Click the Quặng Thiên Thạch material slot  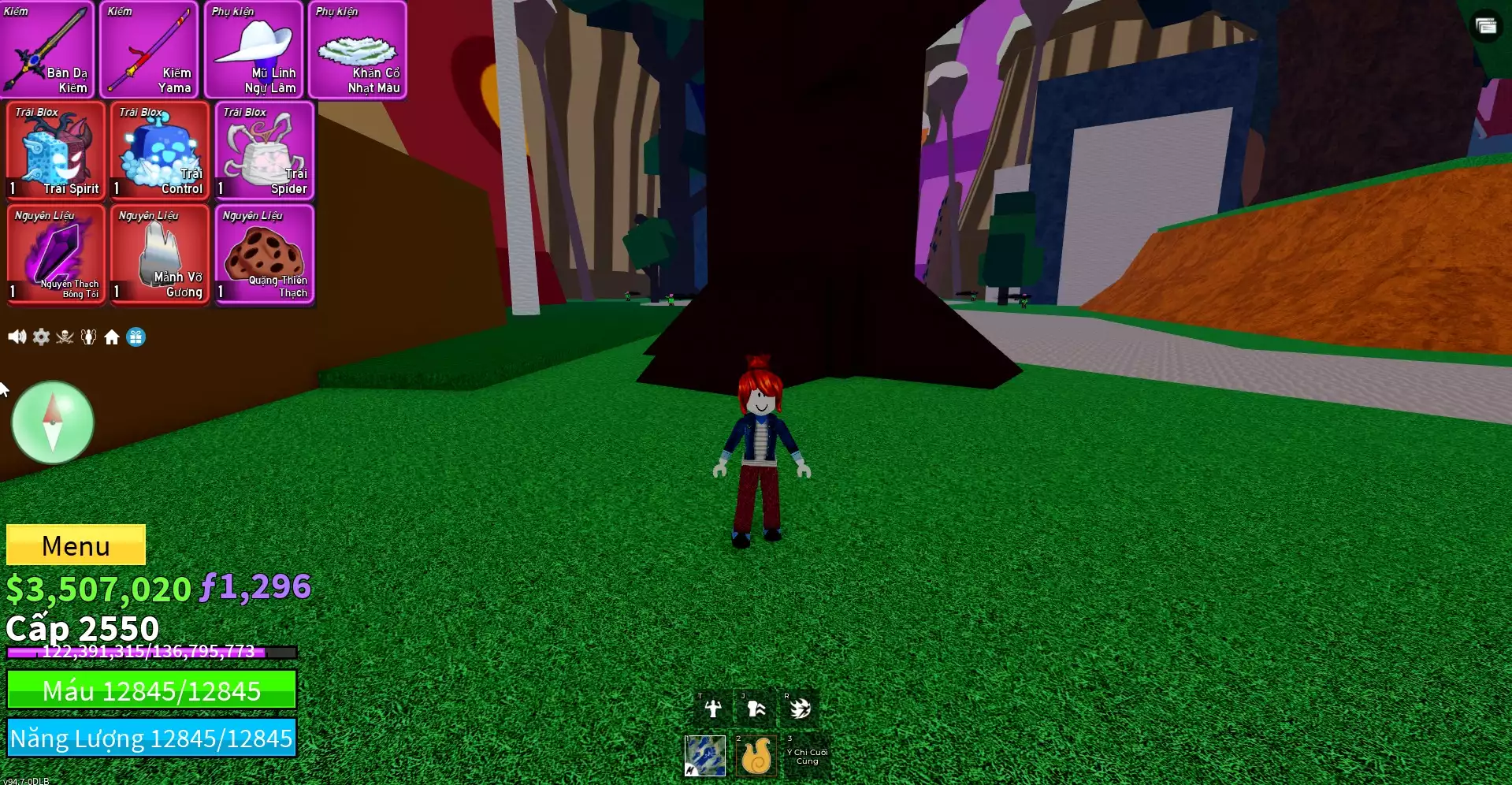265,255
